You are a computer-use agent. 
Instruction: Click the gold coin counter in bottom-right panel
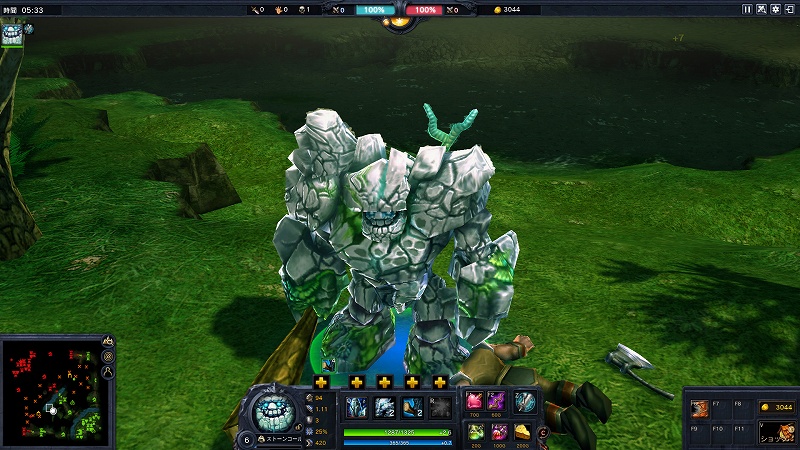(x=776, y=407)
